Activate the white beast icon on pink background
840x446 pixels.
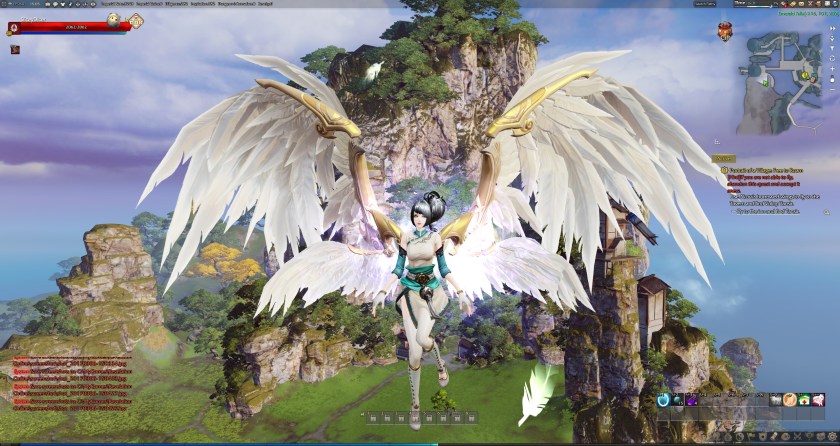pos(817,400)
